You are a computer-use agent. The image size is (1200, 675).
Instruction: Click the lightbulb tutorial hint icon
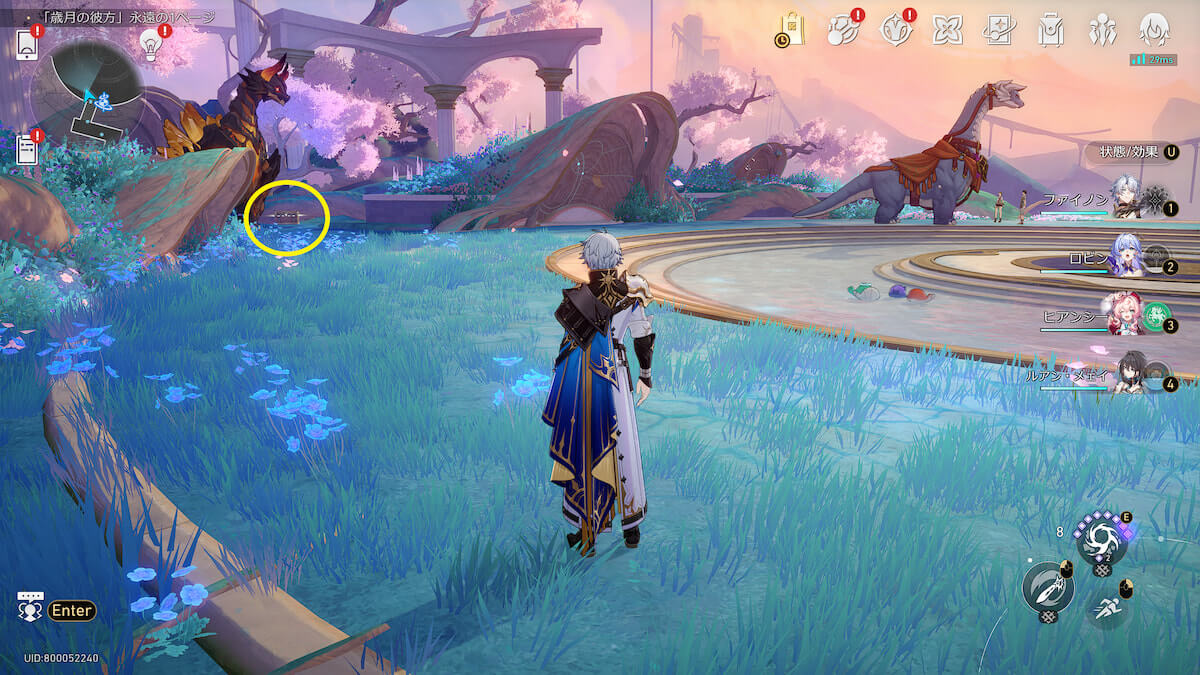[x=151, y=43]
